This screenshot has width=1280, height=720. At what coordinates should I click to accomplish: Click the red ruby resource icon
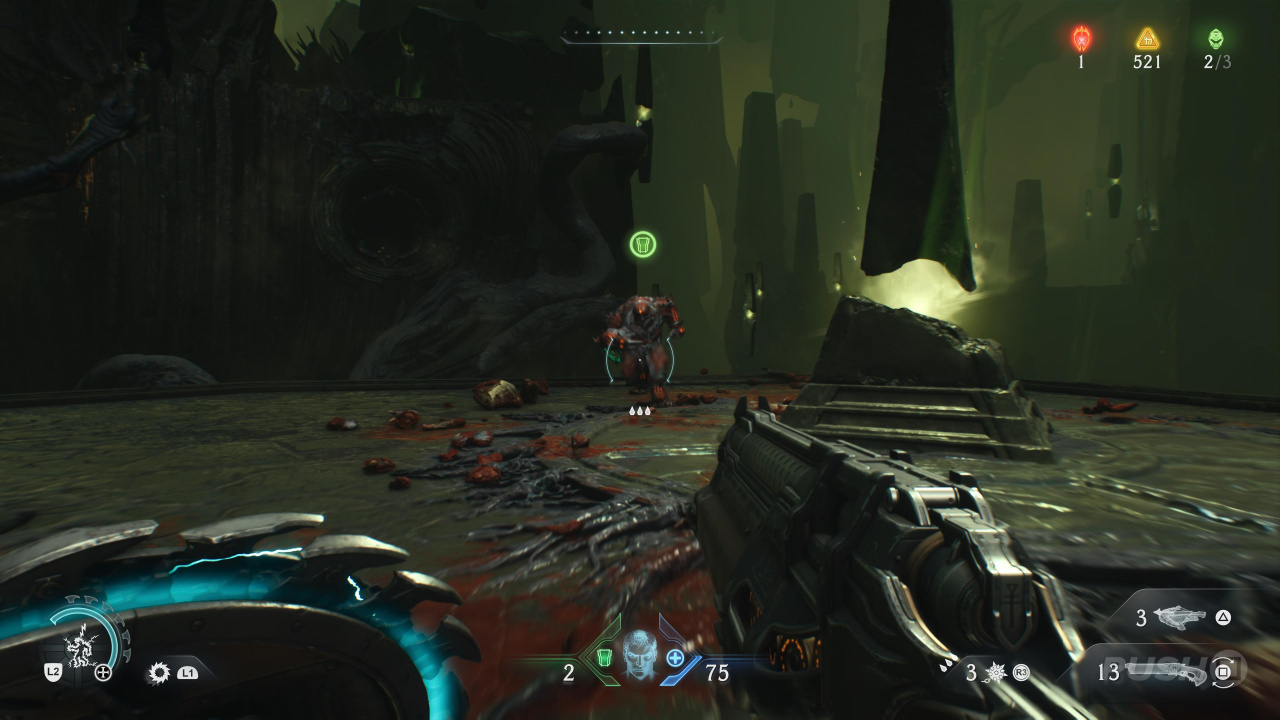(1081, 39)
